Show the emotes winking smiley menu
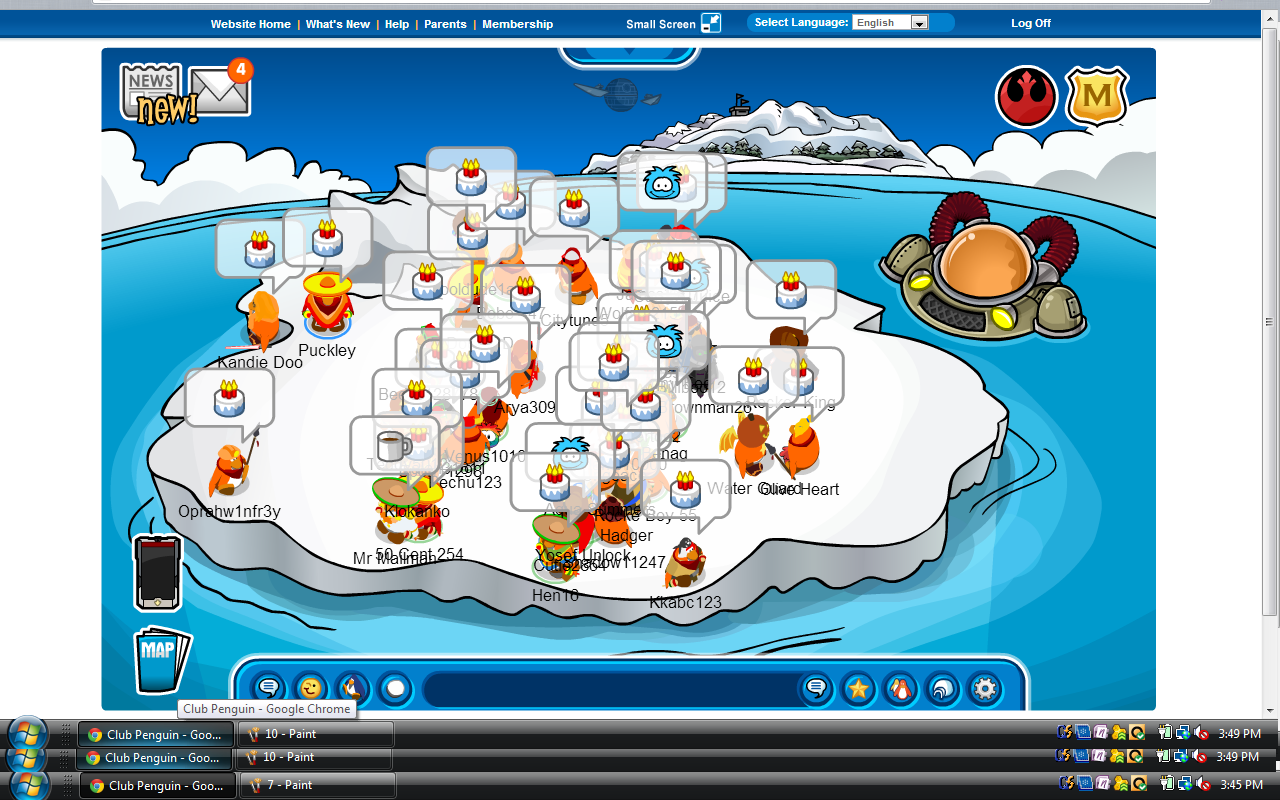Viewport: 1280px width, 800px height. [x=311, y=688]
